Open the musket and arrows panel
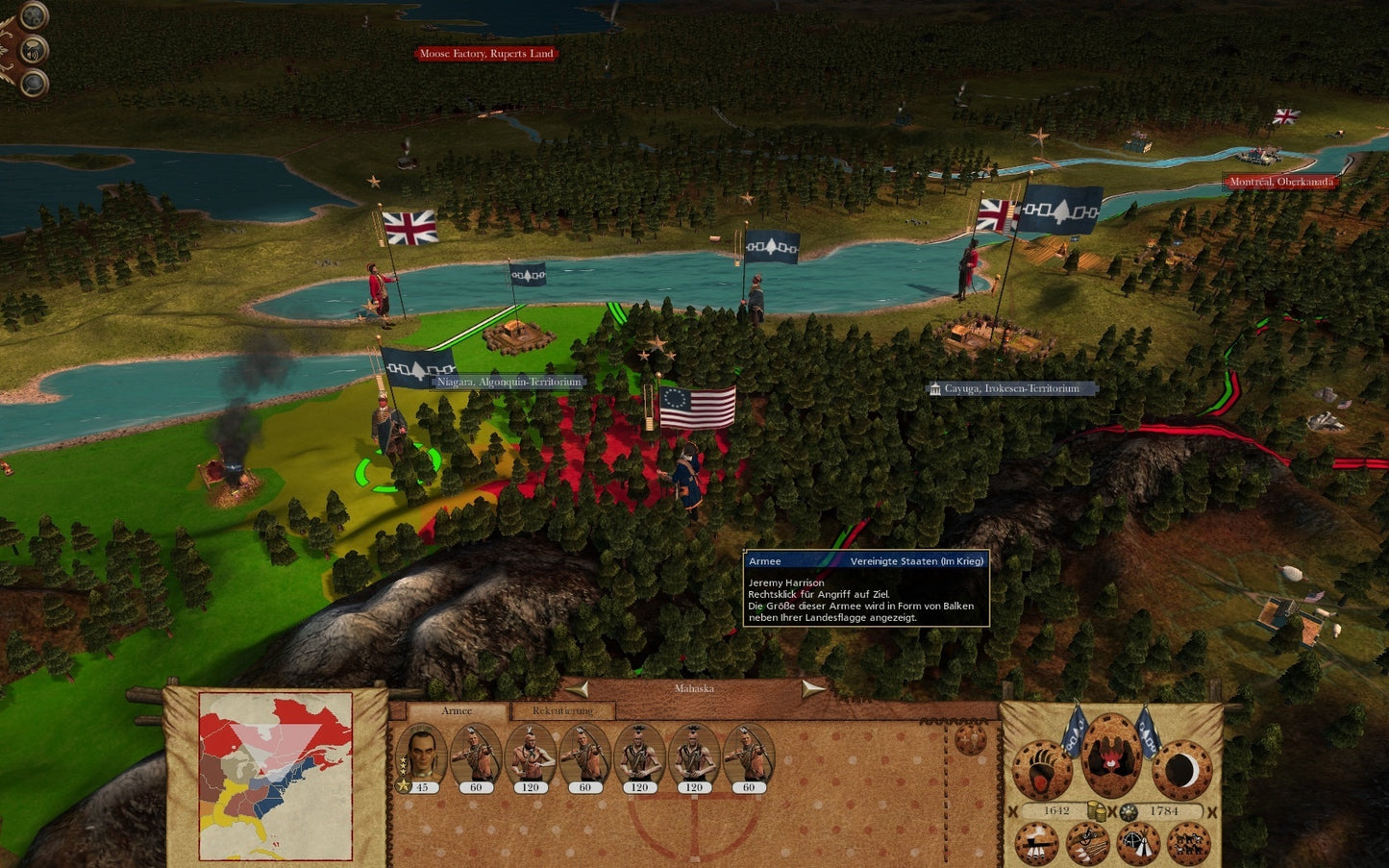1389x868 pixels. coord(1087,845)
